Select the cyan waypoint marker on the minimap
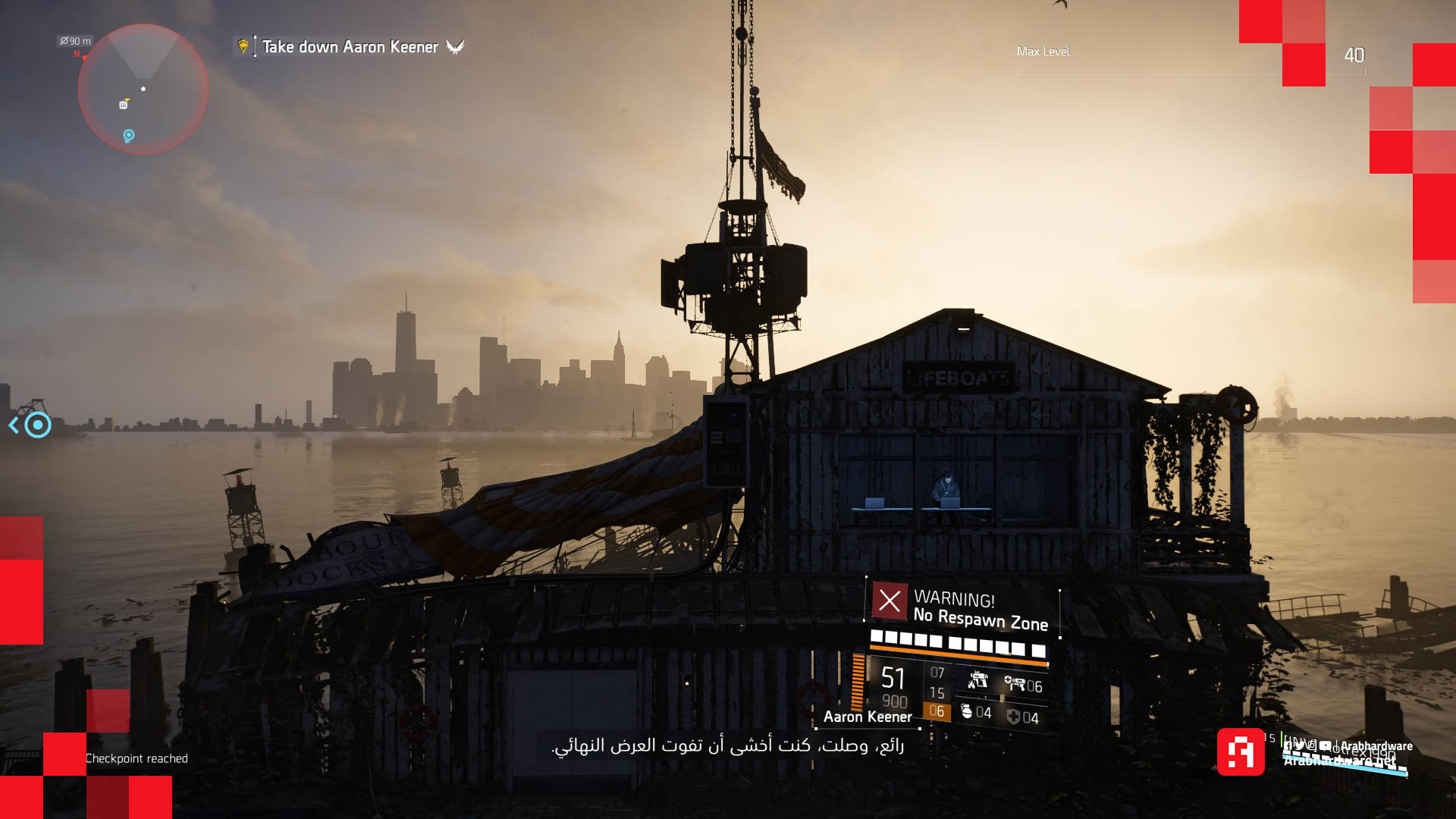The width and height of the screenshot is (1456, 819). [x=129, y=136]
